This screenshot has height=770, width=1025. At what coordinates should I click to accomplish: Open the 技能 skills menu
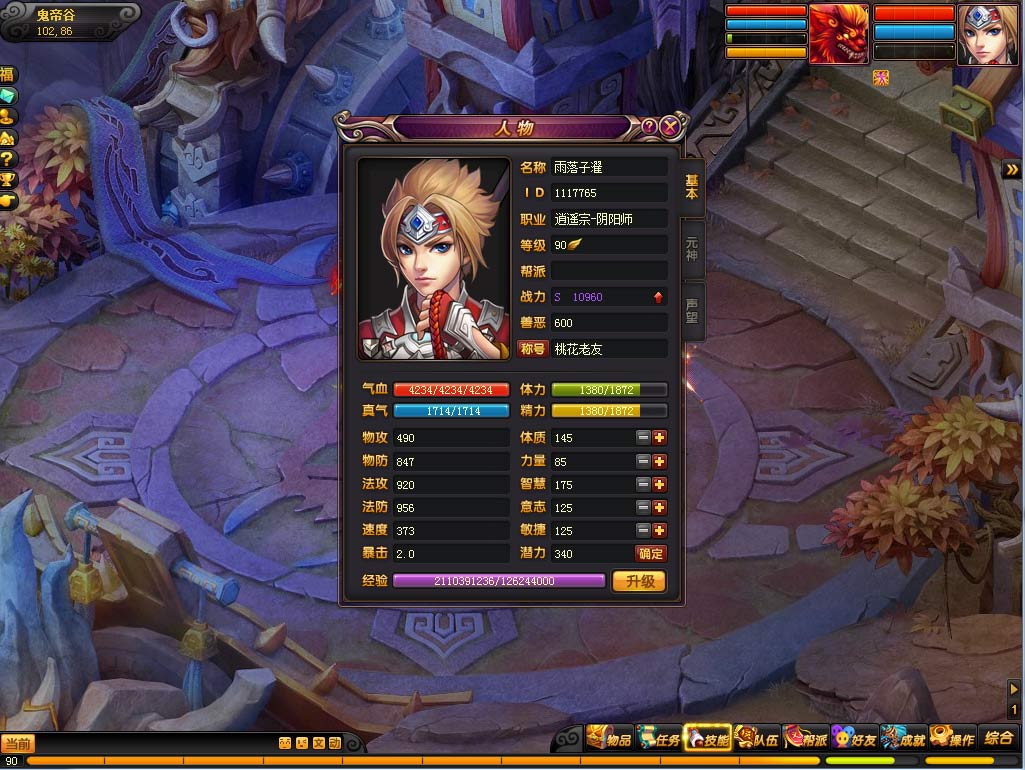click(707, 740)
